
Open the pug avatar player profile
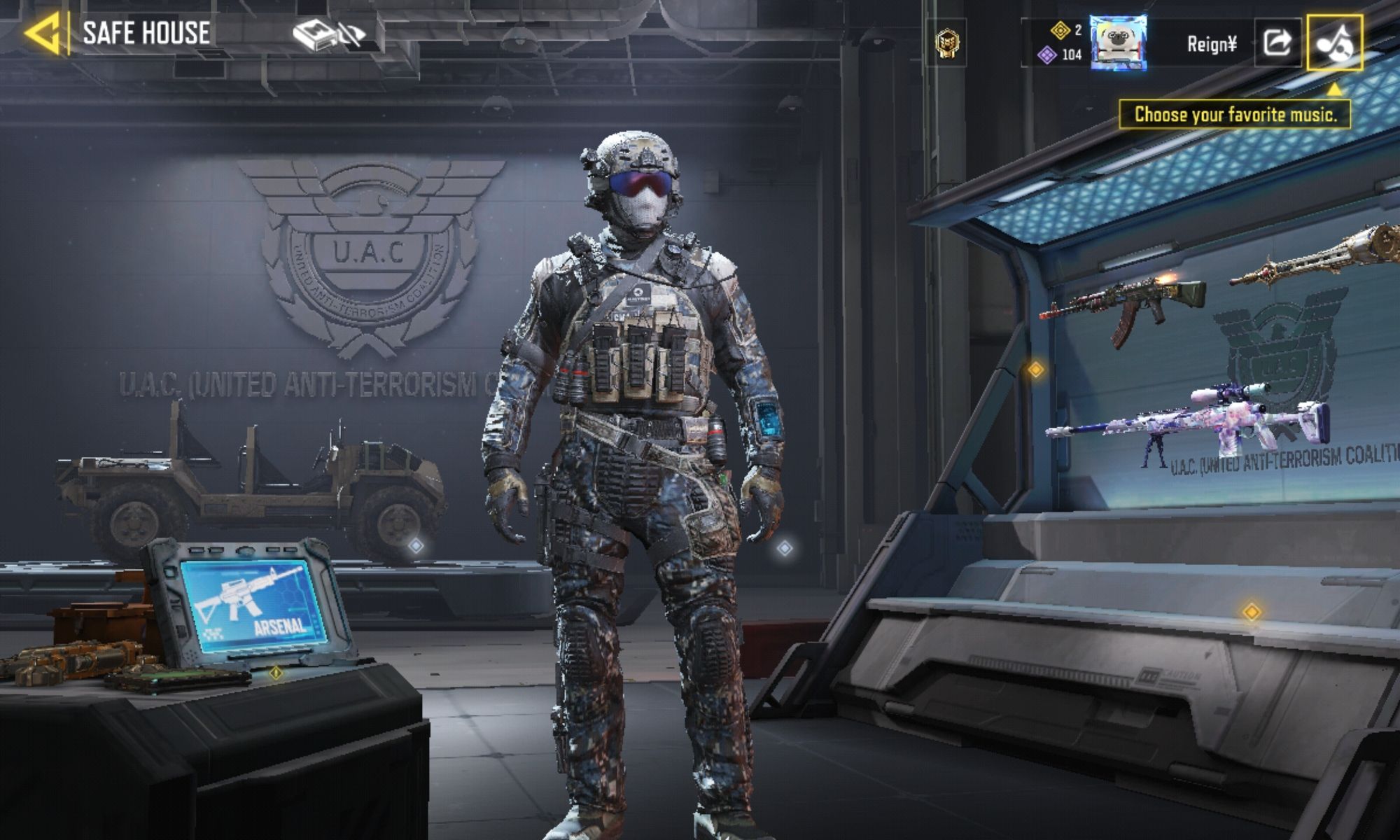(1118, 43)
